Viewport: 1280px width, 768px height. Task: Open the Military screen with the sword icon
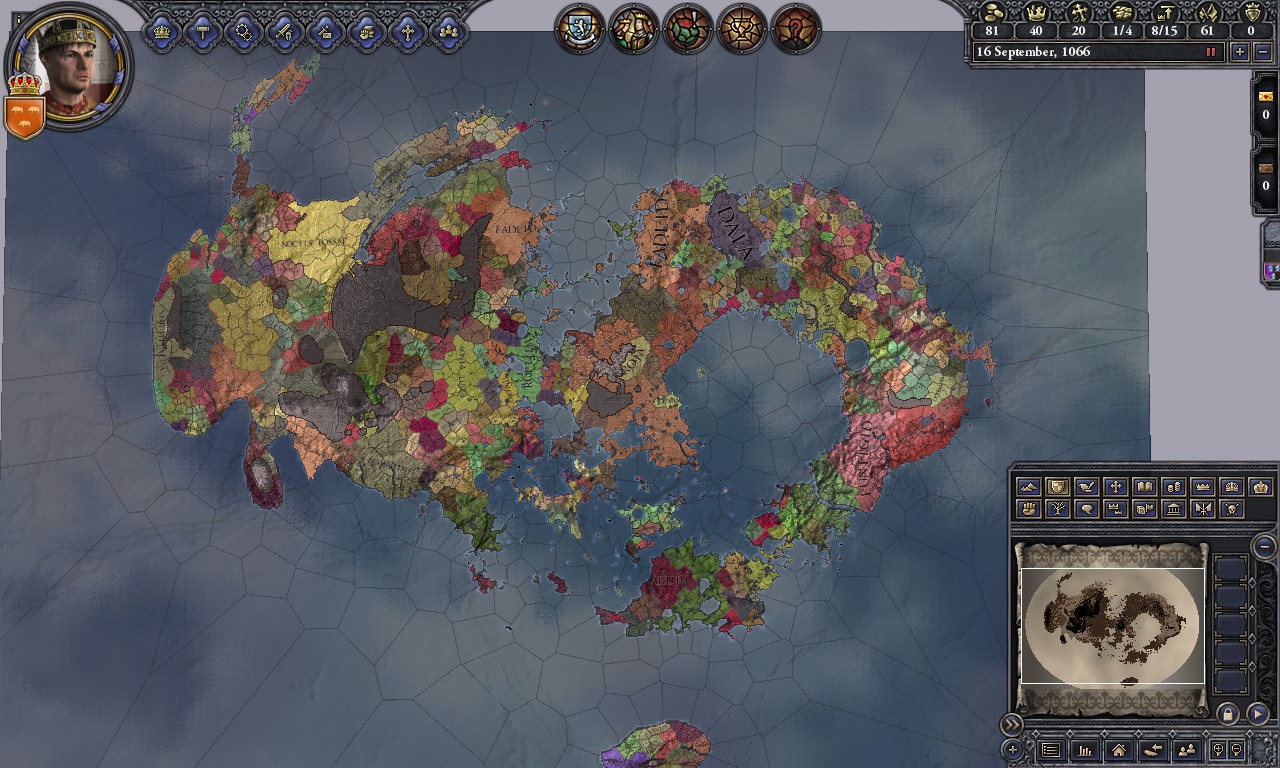(287, 31)
